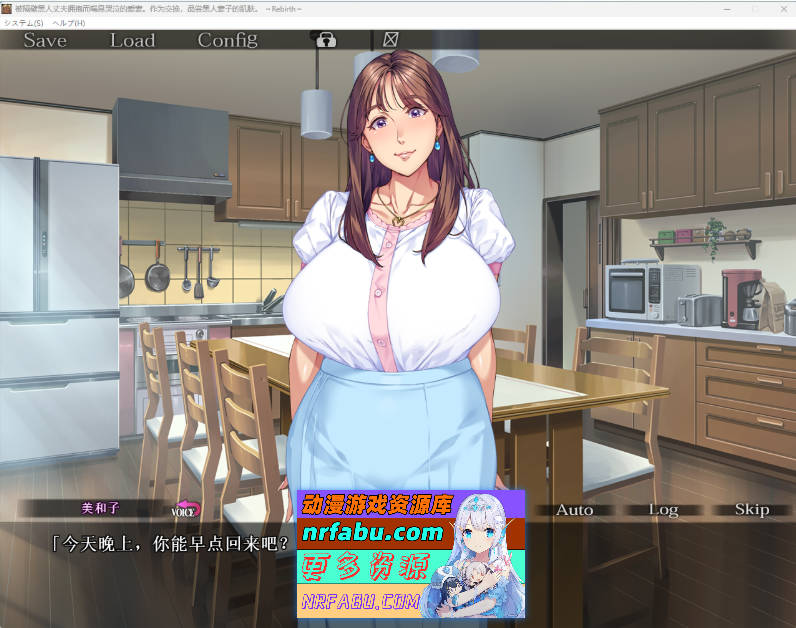Screen dimensions: 796x628
Task: Open the システム(S) window menu
Action: coord(24,22)
